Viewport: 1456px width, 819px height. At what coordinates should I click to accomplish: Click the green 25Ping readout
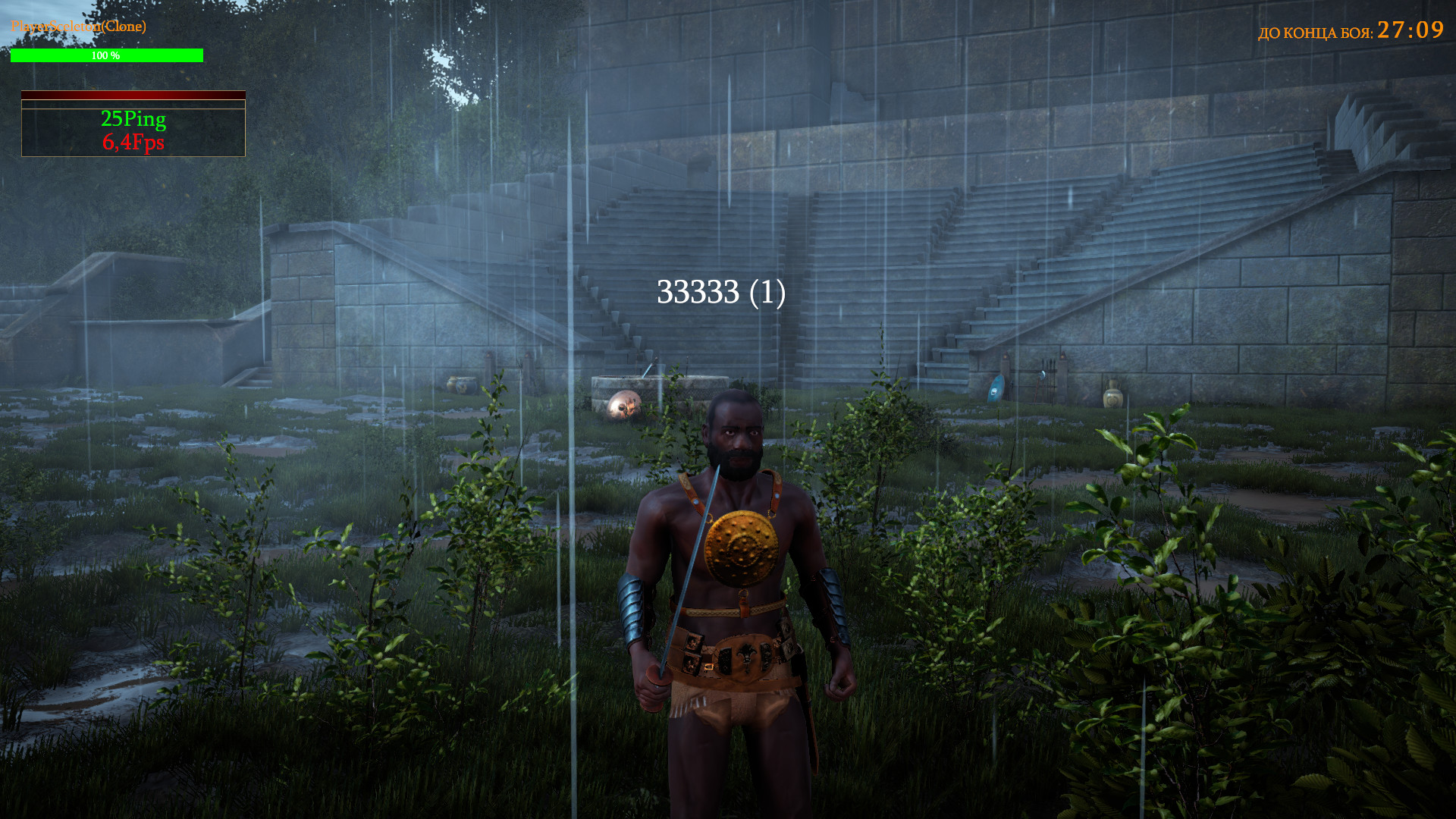[x=133, y=119]
